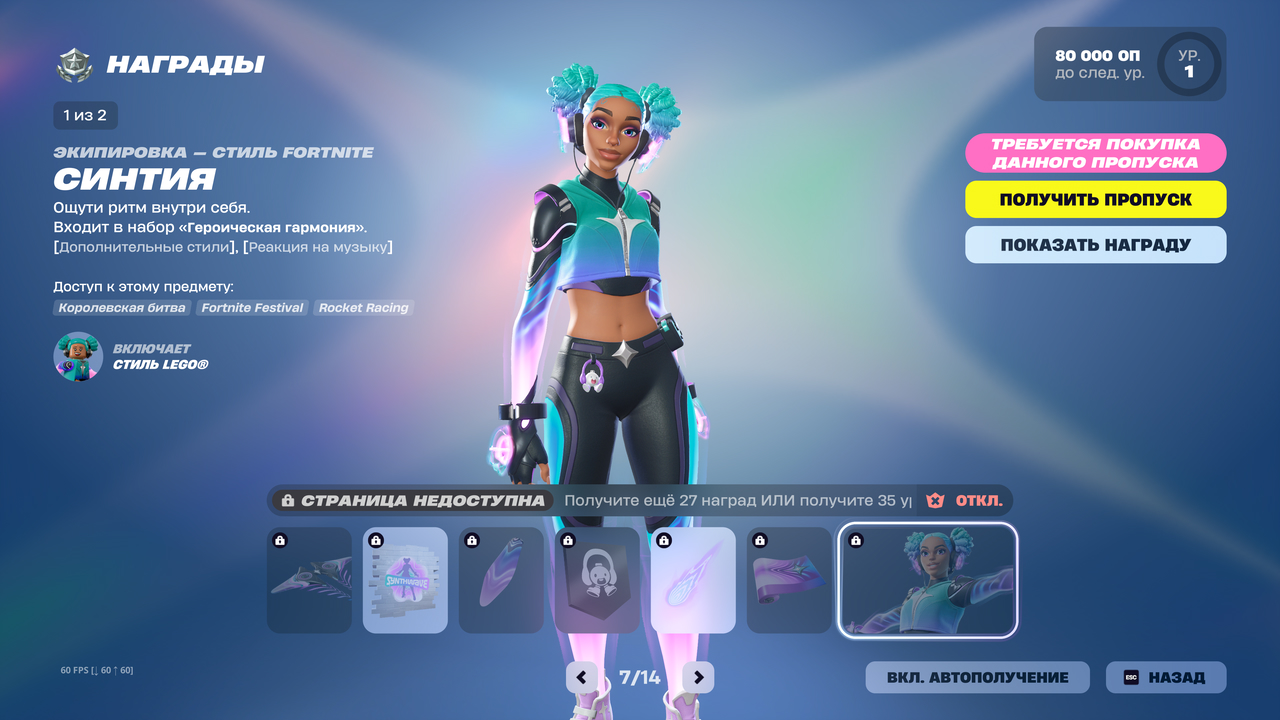The height and width of the screenshot is (720, 1280).
Task: Open the level progress panel showing 80 000 ОП
Action: (x=1129, y=64)
